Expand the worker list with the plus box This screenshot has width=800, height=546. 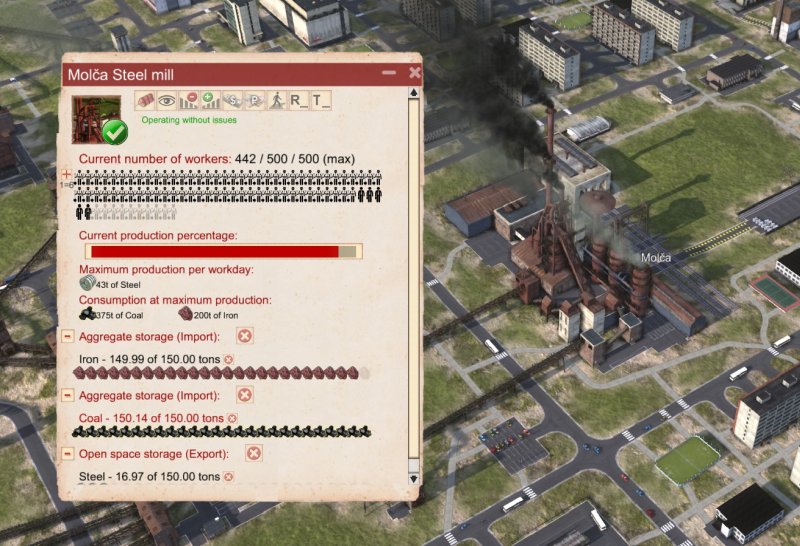pos(67,174)
